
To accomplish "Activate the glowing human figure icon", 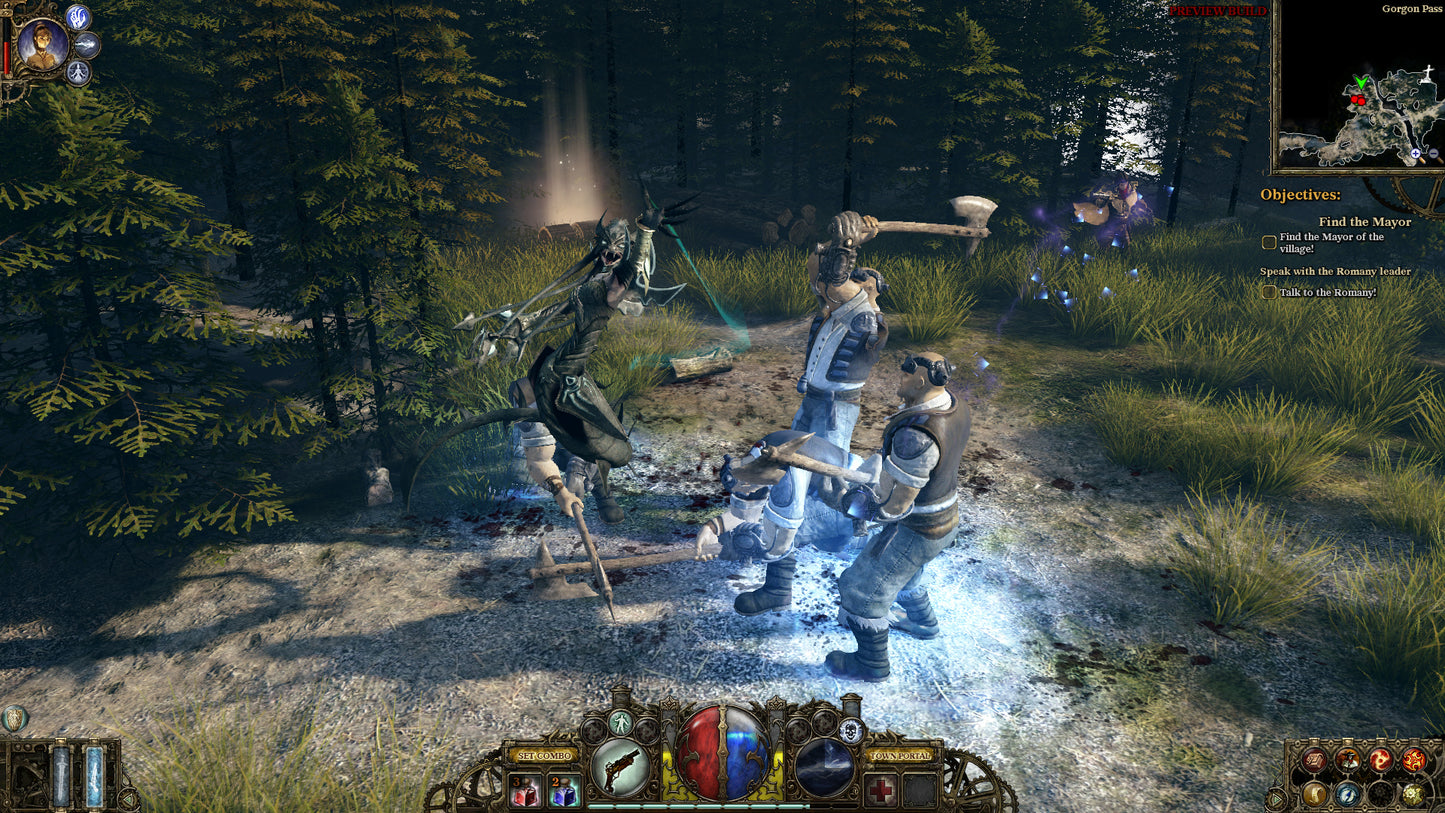I will tap(620, 723).
